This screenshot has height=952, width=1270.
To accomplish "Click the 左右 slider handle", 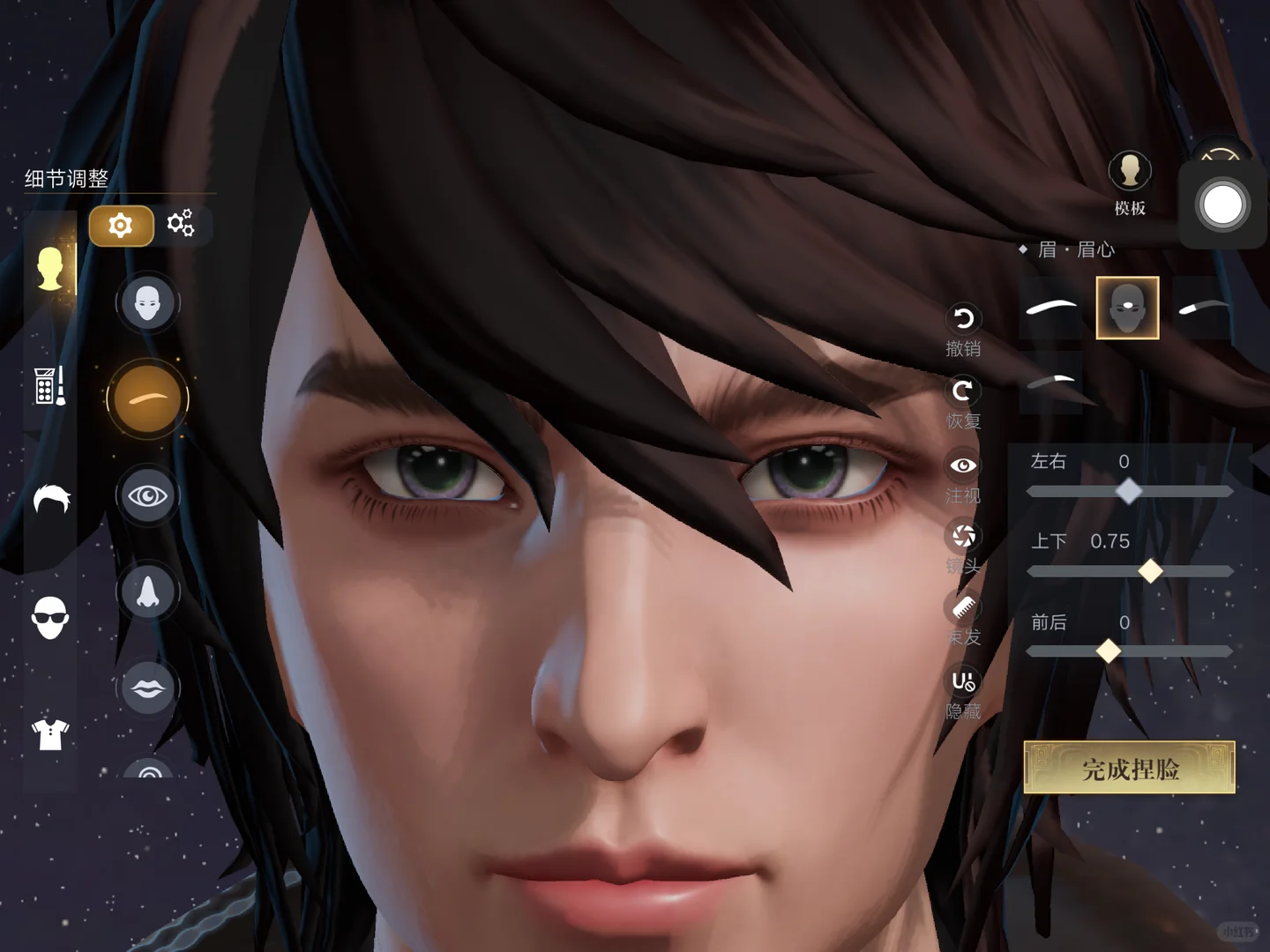I will pyautogui.click(x=1128, y=491).
